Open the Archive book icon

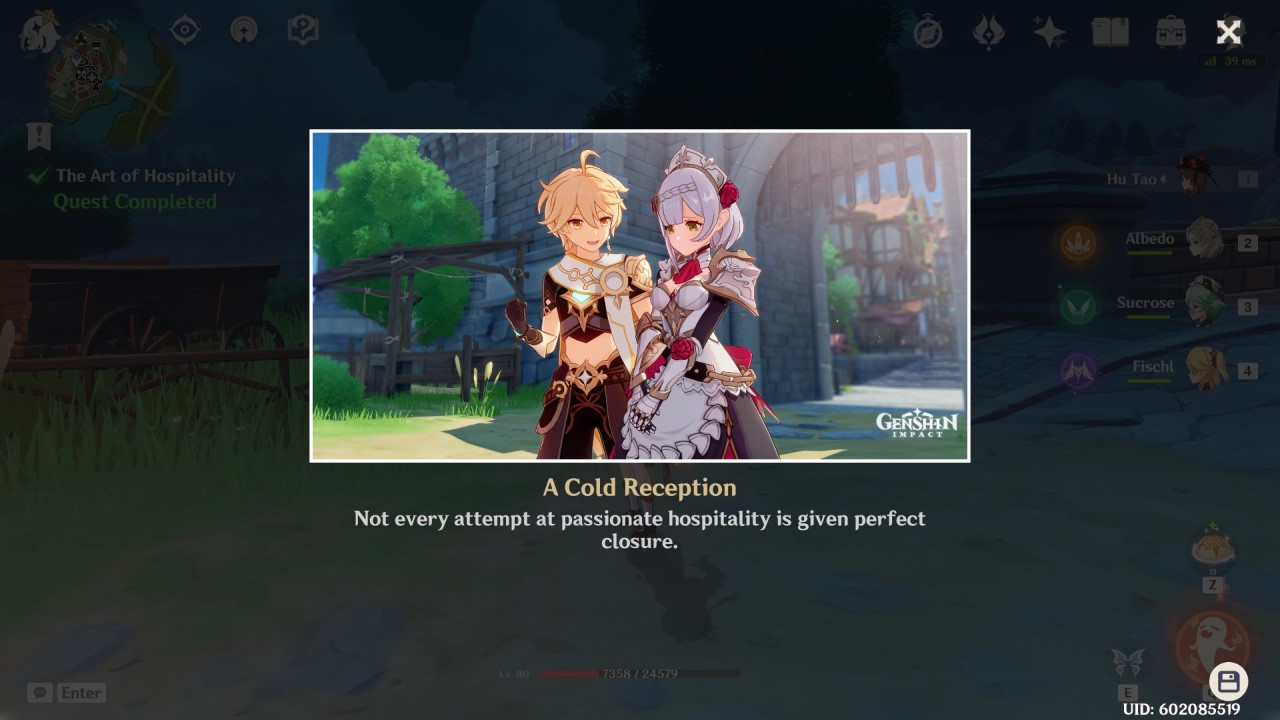tap(1111, 30)
